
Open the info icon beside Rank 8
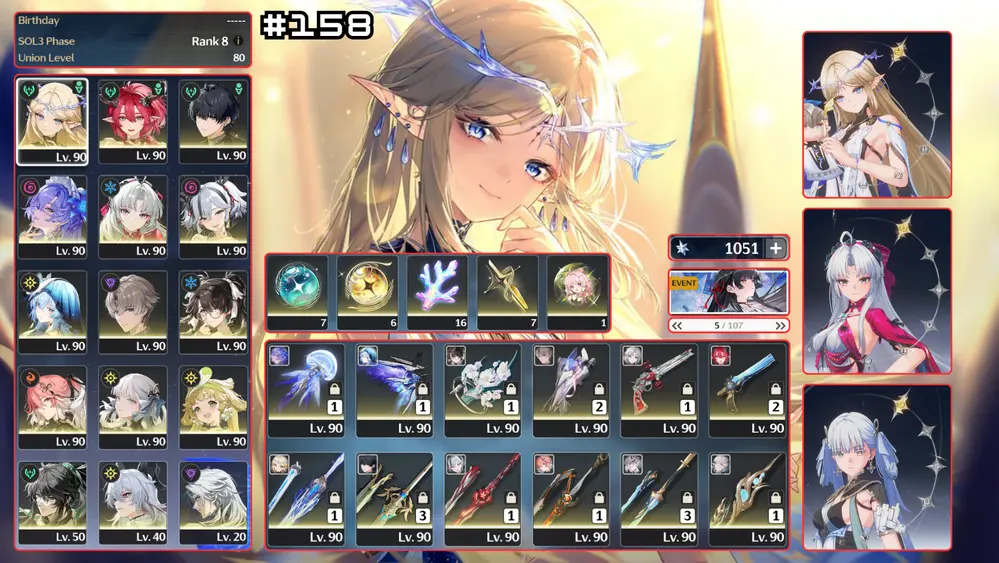[239, 41]
